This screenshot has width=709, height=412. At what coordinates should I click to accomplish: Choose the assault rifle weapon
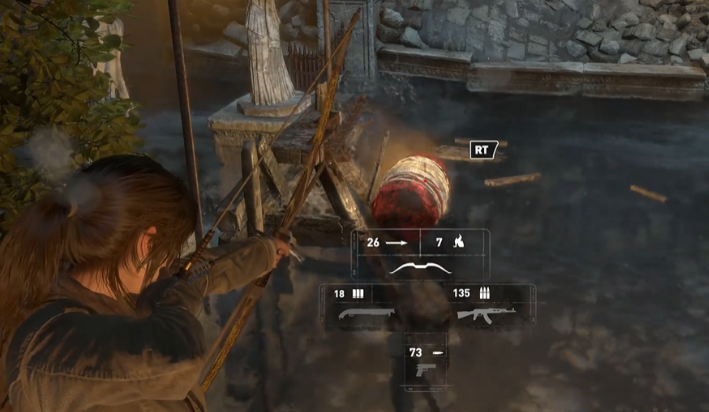482,313
